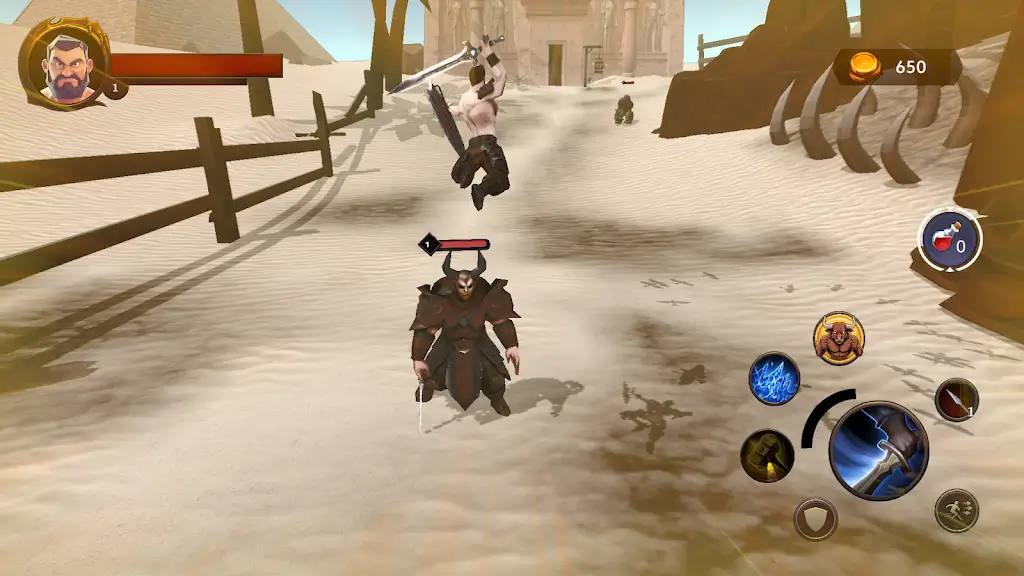The height and width of the screenshot is (576, 1024).
Task: Open the gold coin shop counter
Action: point(896,67)
